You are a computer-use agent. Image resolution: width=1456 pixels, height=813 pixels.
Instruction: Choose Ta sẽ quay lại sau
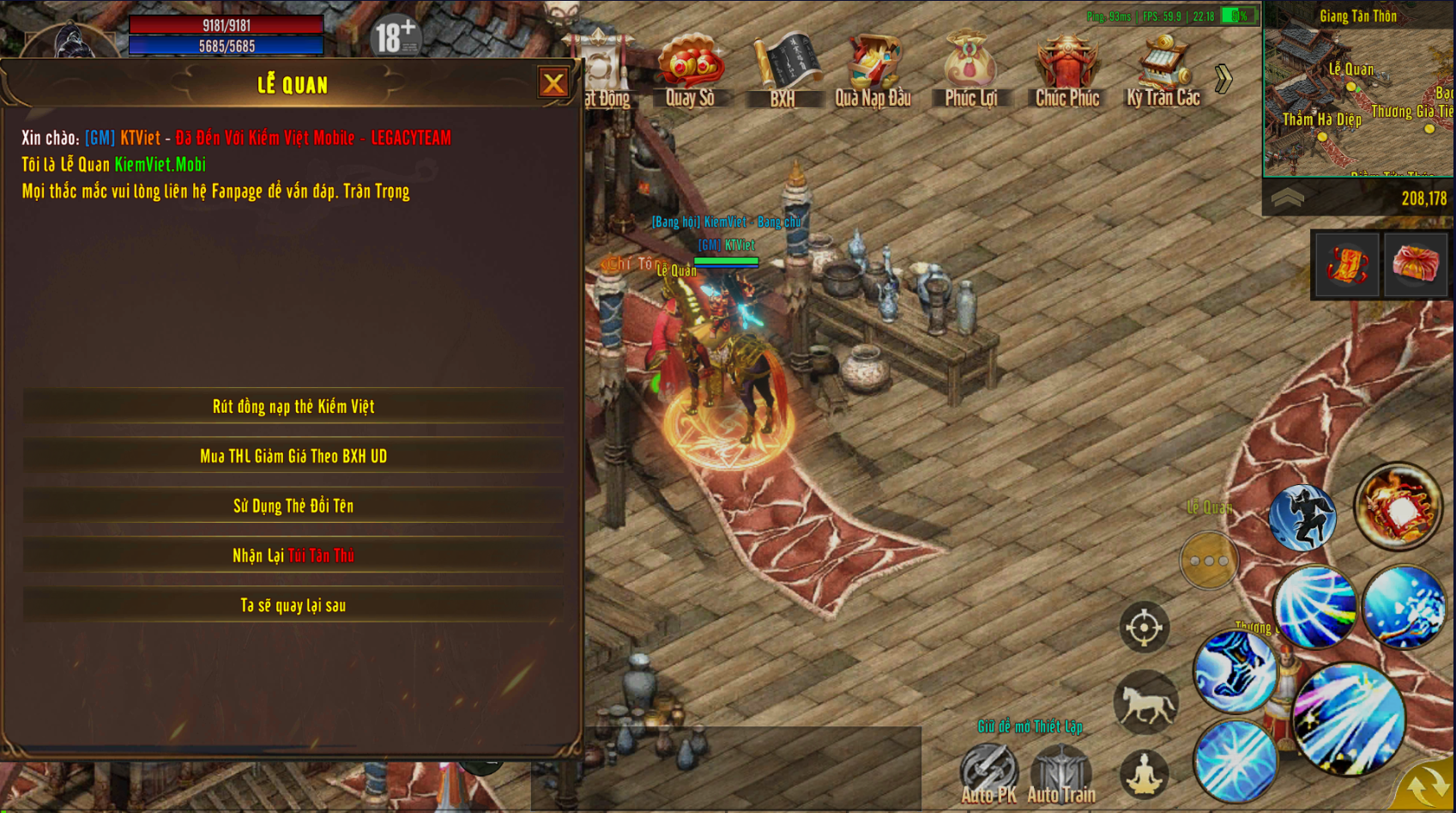(x=293, y=605)
